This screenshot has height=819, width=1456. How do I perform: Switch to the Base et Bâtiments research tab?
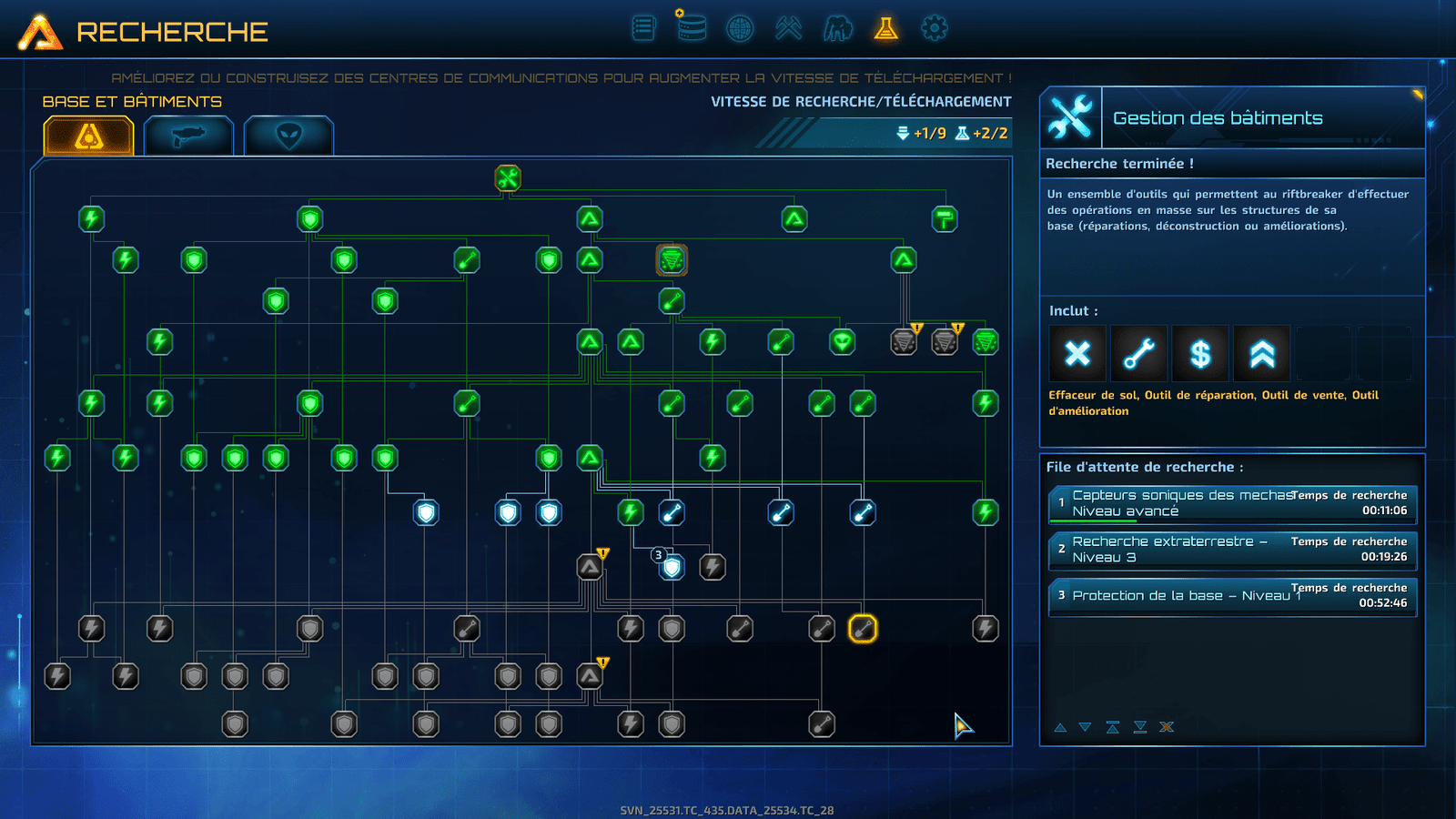(89, 136)
